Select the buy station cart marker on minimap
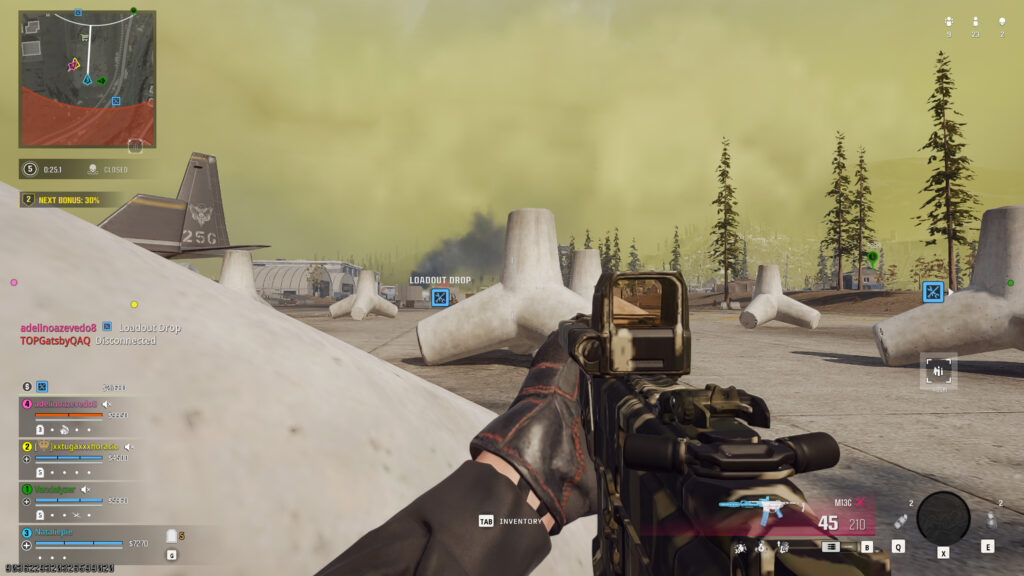Screen dimensions: 1024x576 pyautogui.click(x=84, y=37)
